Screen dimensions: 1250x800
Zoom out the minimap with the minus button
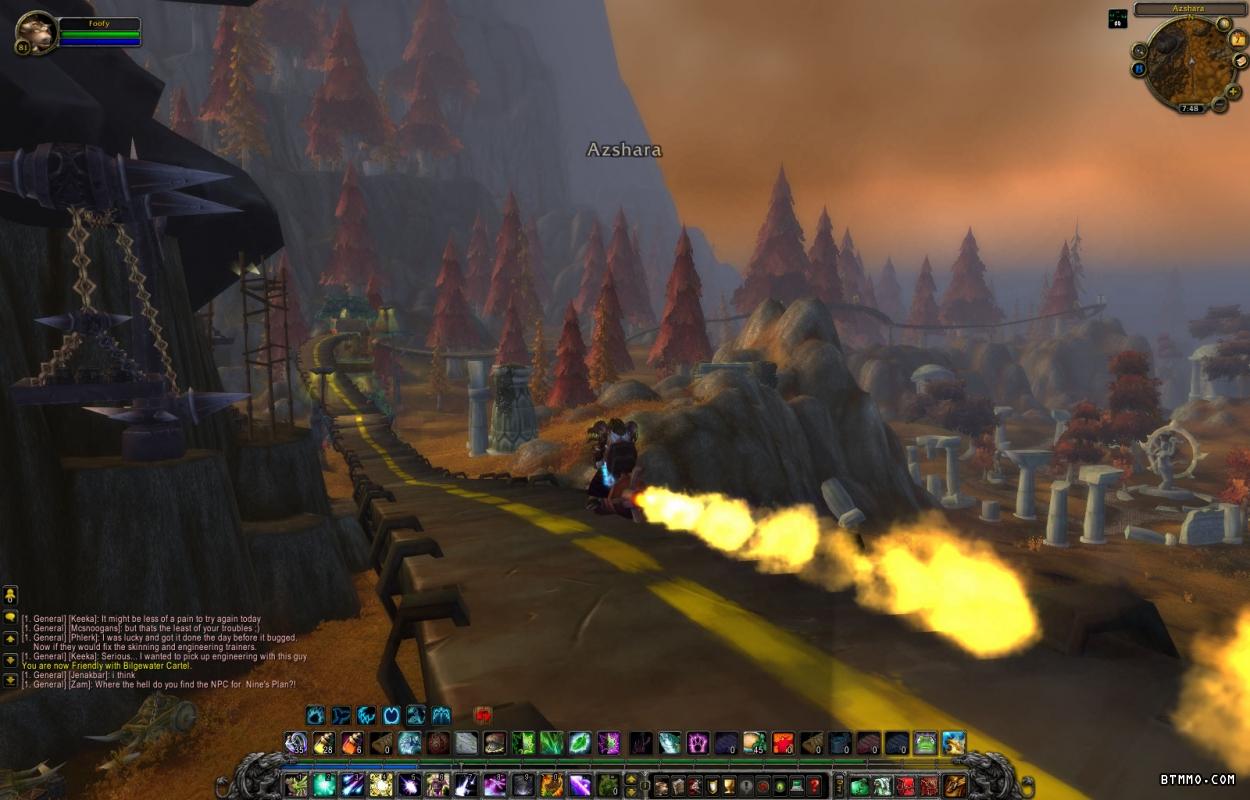pyautogui.click(x=1219, y=104)
